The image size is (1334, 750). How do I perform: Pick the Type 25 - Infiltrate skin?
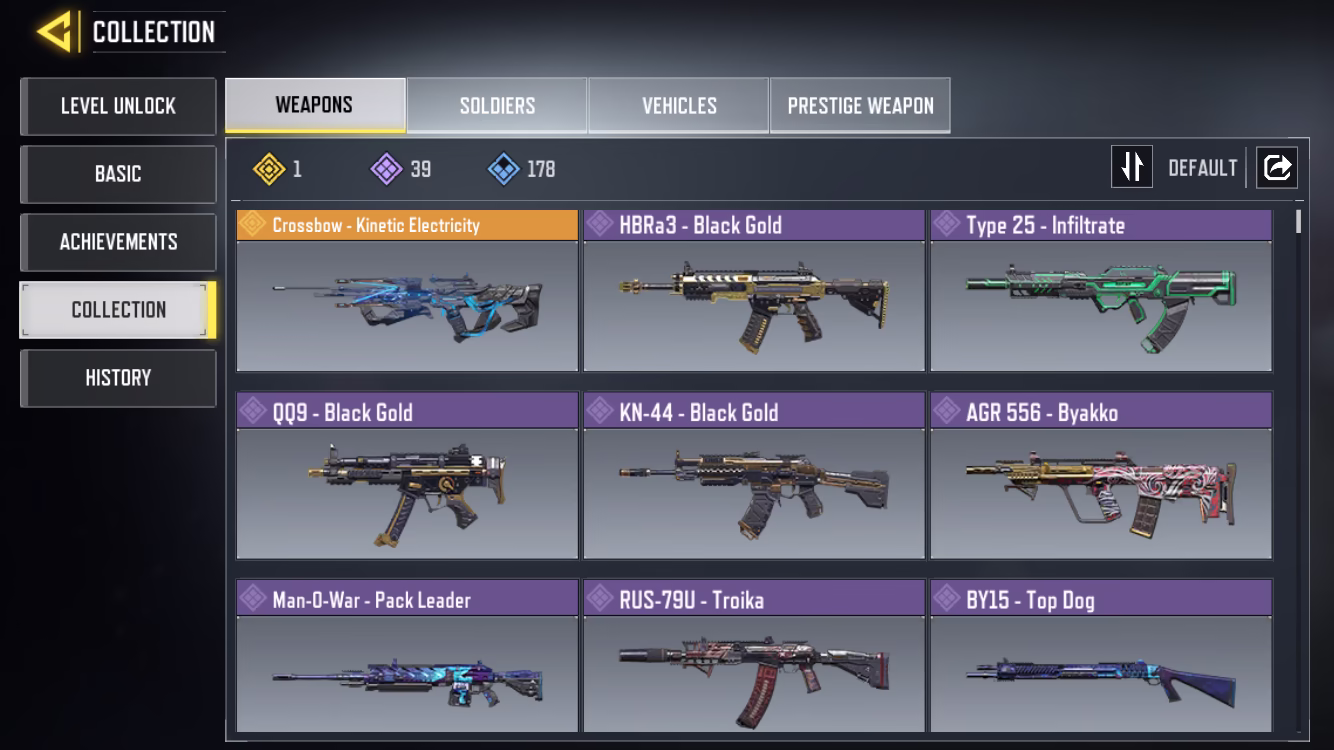point(1101,291)
